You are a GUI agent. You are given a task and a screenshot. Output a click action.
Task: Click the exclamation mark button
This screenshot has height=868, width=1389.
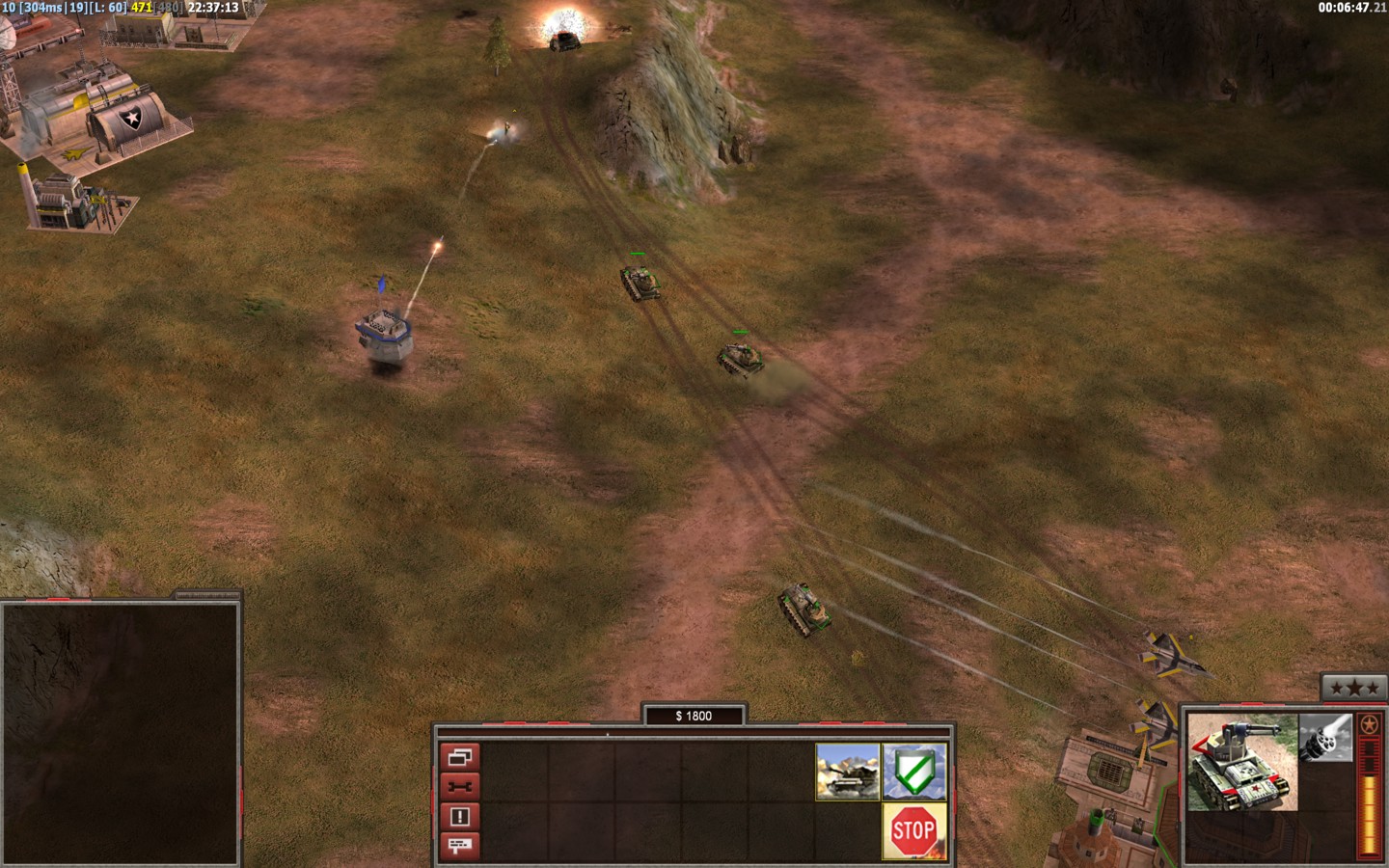pyautogui.click(x=459, y=817)
